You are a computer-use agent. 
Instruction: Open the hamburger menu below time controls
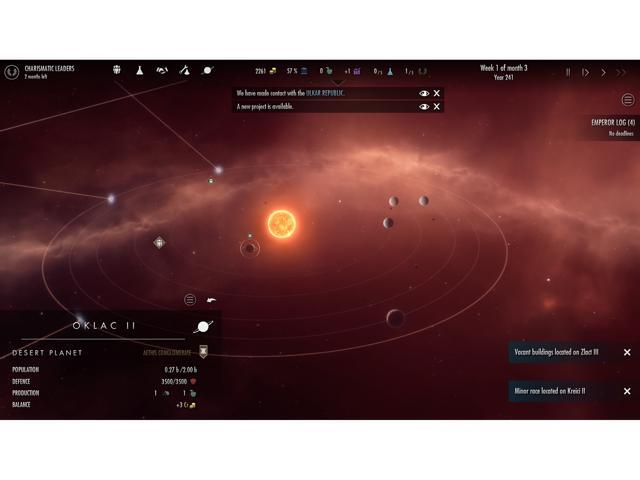[x=628, y=100]
